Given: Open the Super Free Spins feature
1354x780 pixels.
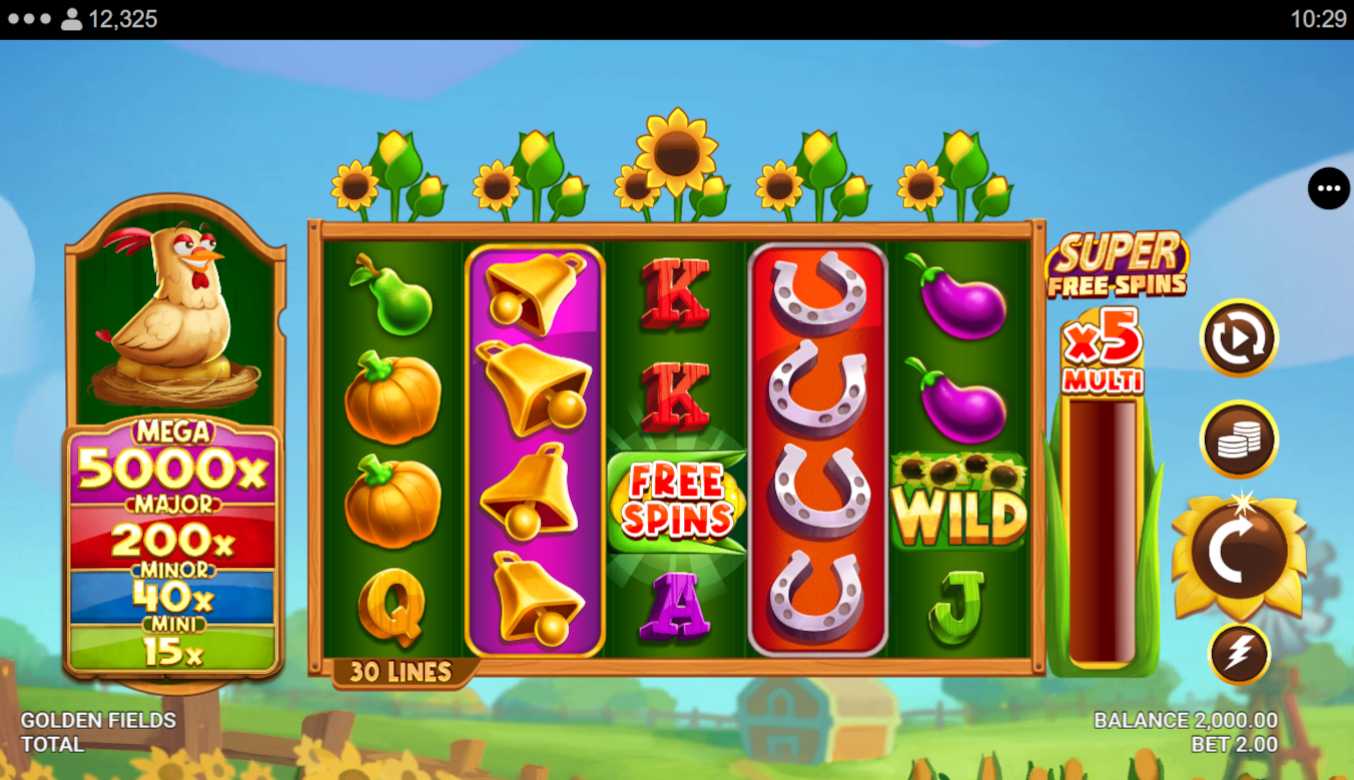Looking at the screenshot, I should coord(1117,265).
